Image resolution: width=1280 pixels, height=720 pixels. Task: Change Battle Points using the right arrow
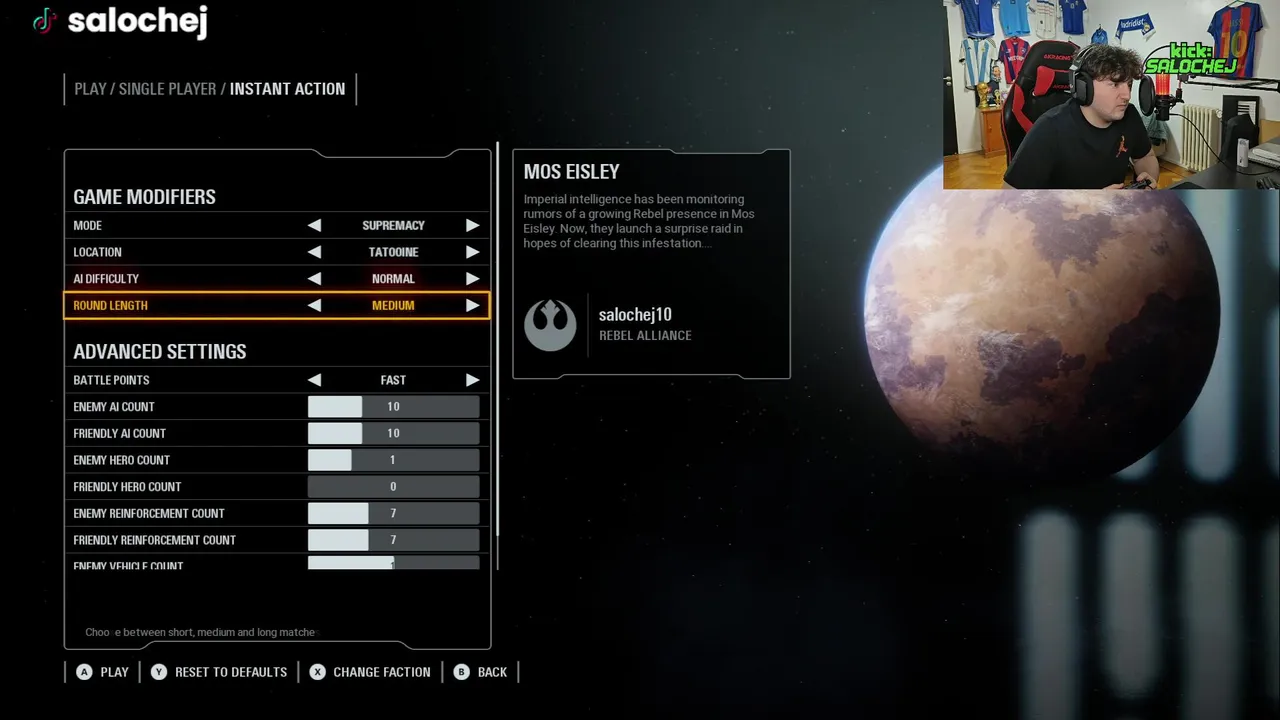(x=472, y=380)
